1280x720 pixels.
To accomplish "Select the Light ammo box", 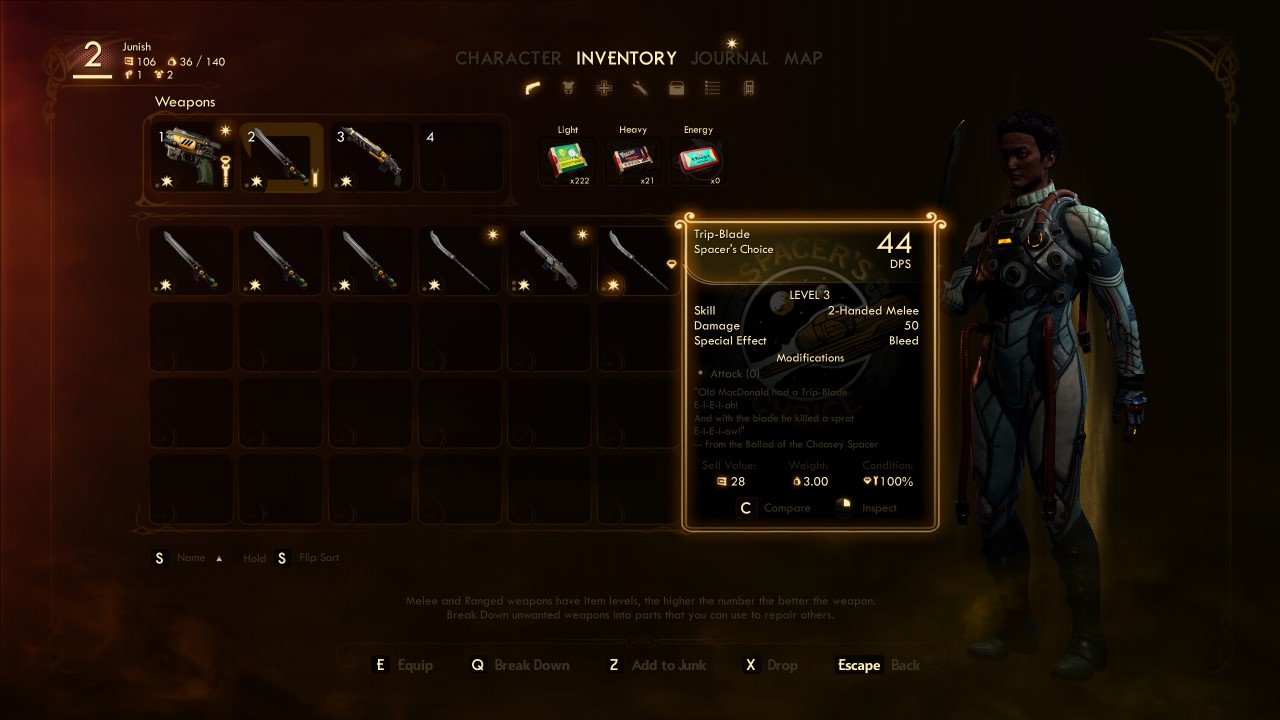I will 568,160.
